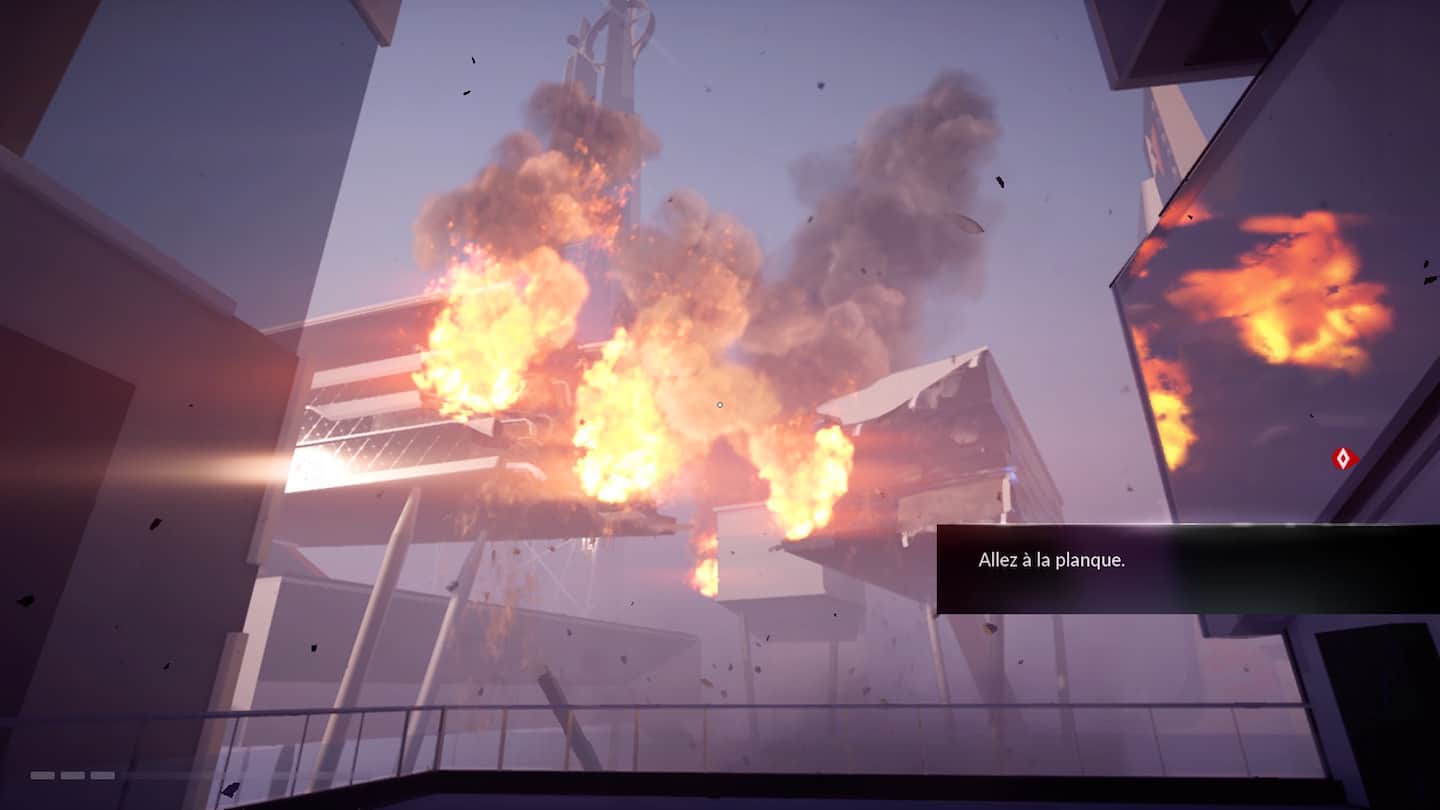Viewport: 1440px width, 810px height.
Task: Click the "Allez à la planque" objective panel
Action: [x=1187, y=568]
